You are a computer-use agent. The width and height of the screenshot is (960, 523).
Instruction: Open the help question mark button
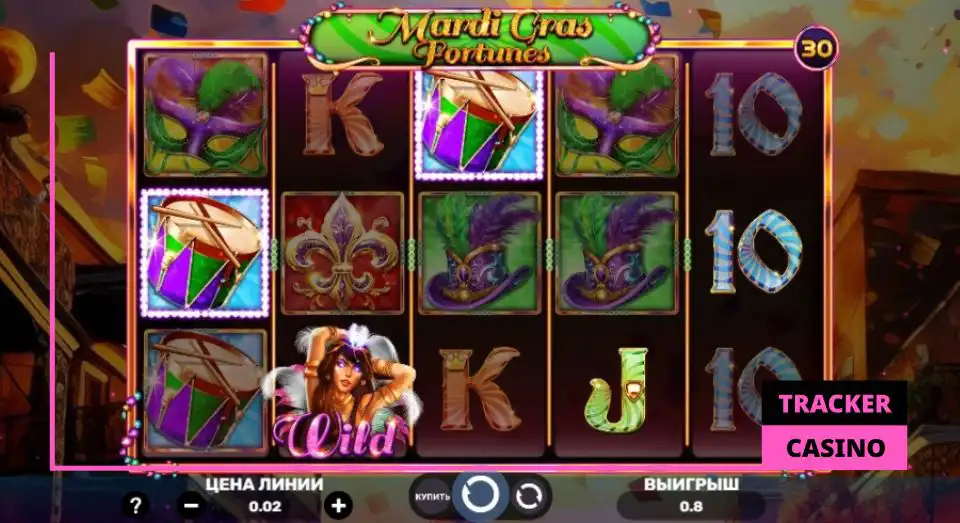tap(136, 505)
